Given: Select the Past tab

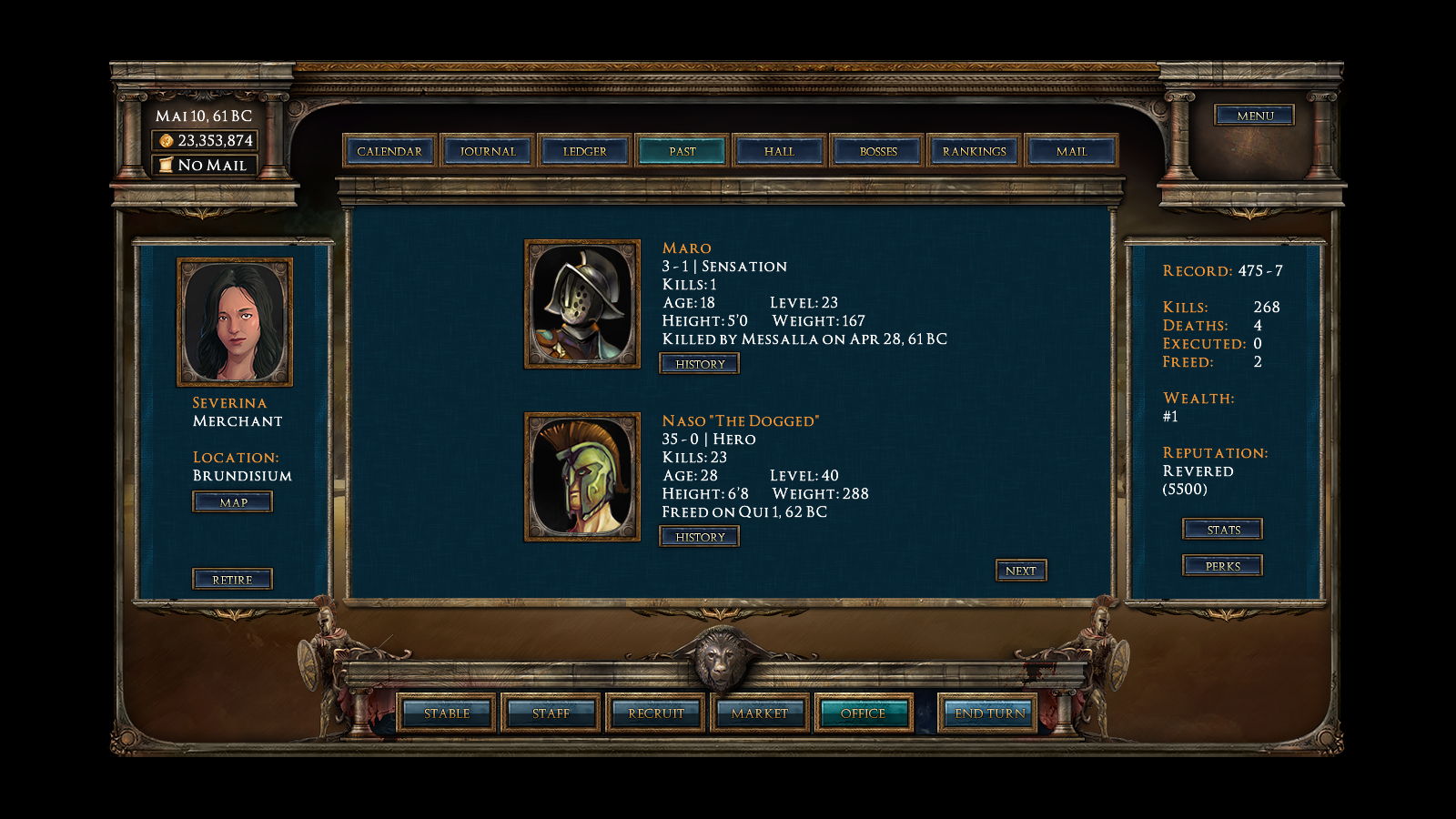Looking at the screenshot, I should click(x=682, y=151).
